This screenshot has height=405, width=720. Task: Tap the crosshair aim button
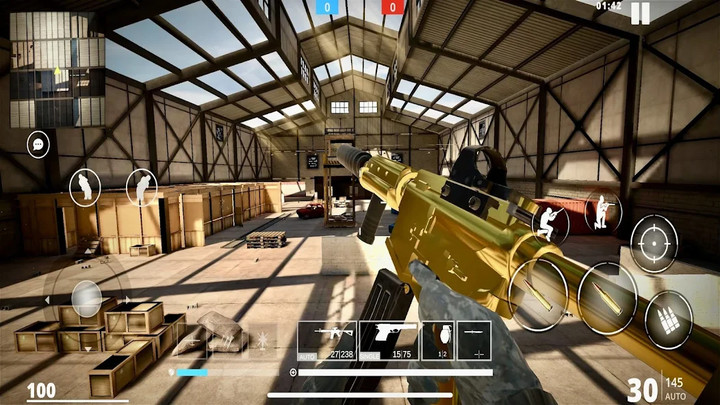coord(653,243)
